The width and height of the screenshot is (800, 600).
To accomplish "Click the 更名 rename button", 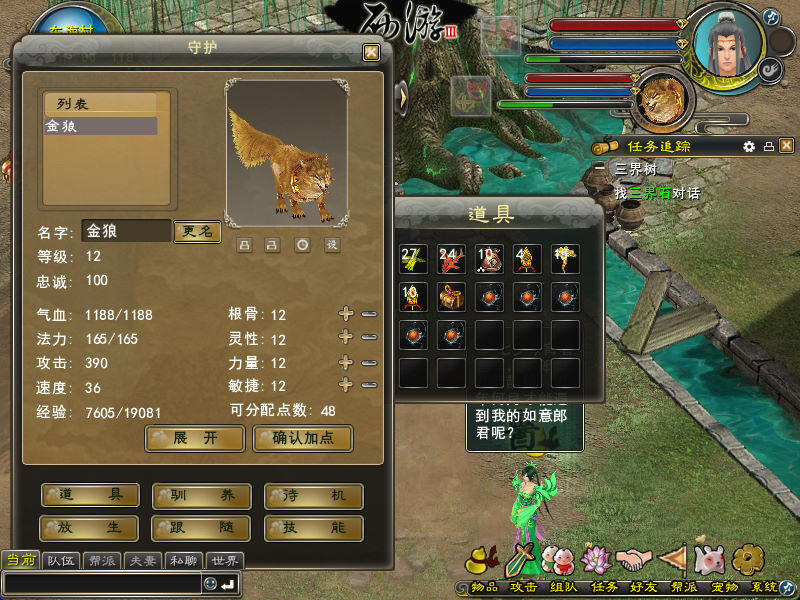I will 196,231.
